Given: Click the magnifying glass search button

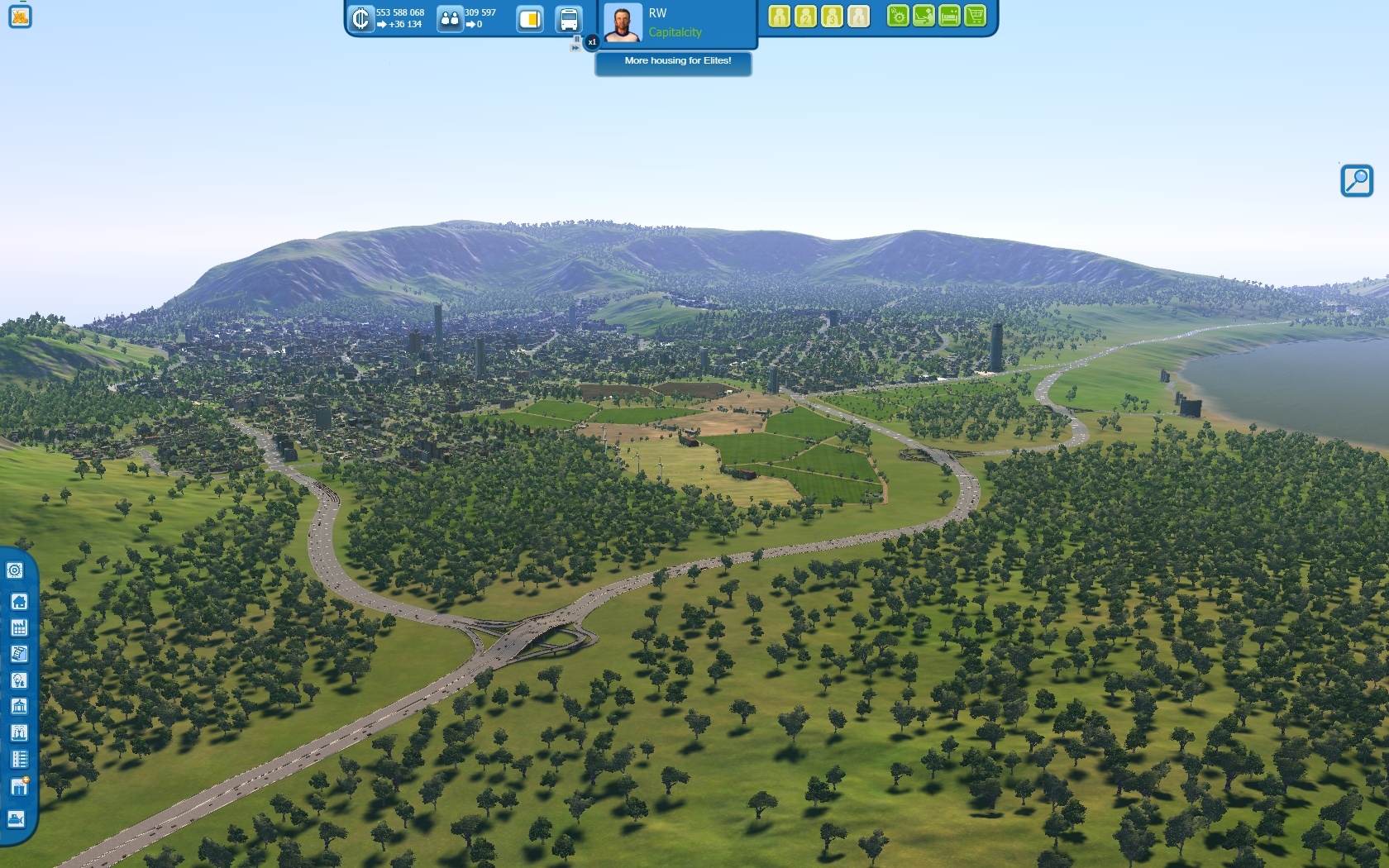Looking at the screenshot, I should pyautogui.click(x=1356, y=180).
